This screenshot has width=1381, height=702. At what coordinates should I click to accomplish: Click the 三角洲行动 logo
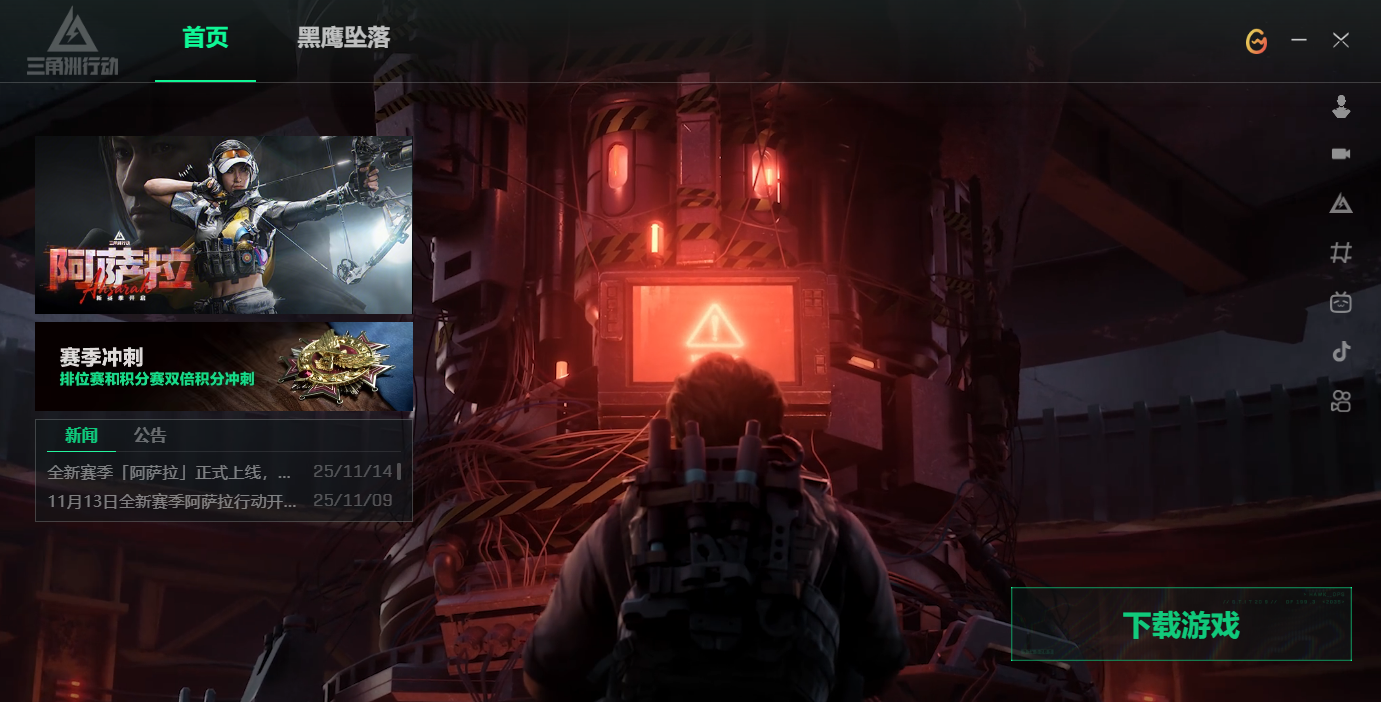pos(72,42)
